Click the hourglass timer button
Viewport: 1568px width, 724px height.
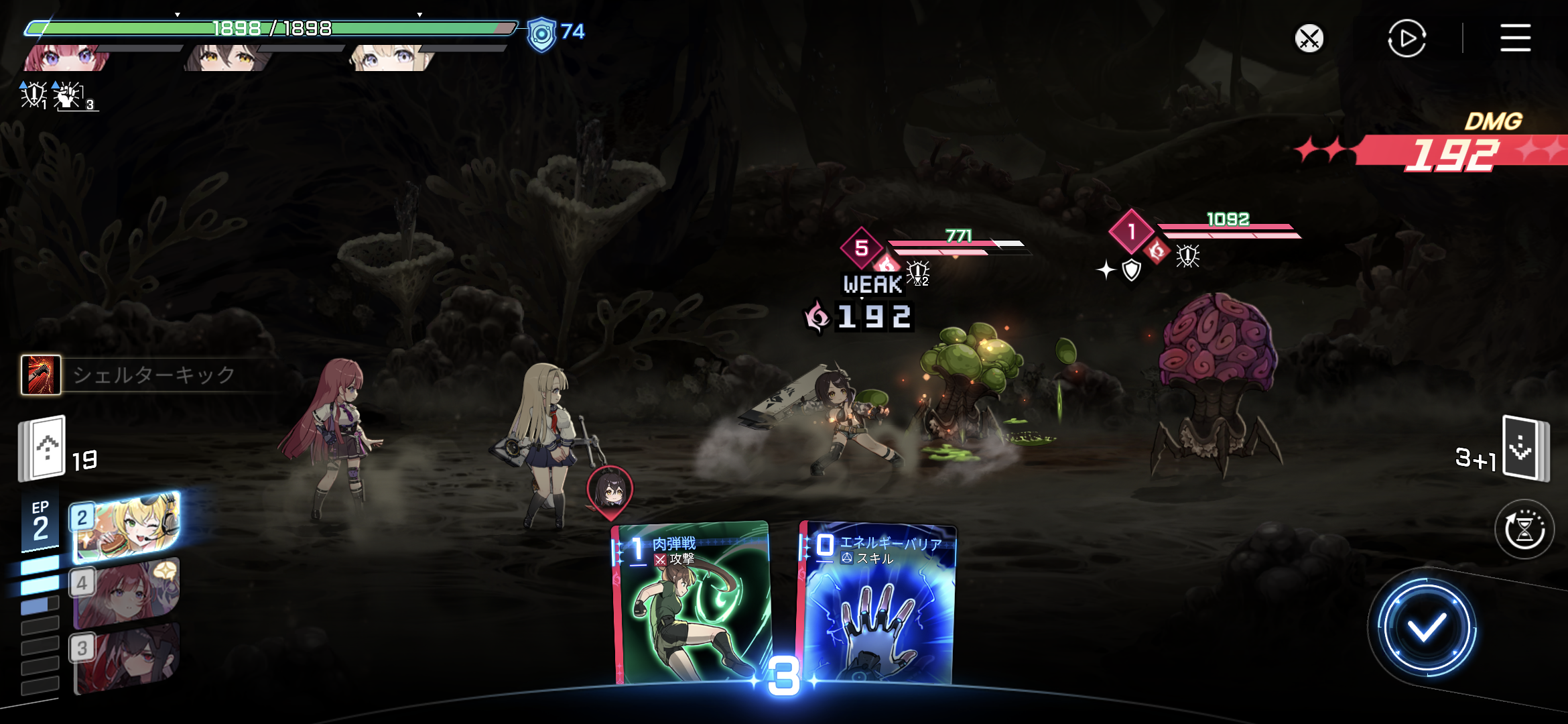[1524, 530]
